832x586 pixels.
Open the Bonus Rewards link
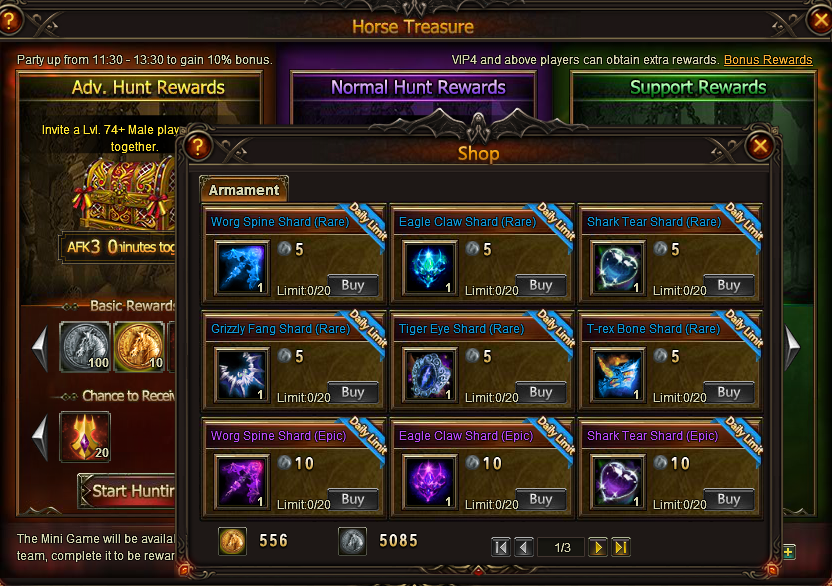pos(768,60)
